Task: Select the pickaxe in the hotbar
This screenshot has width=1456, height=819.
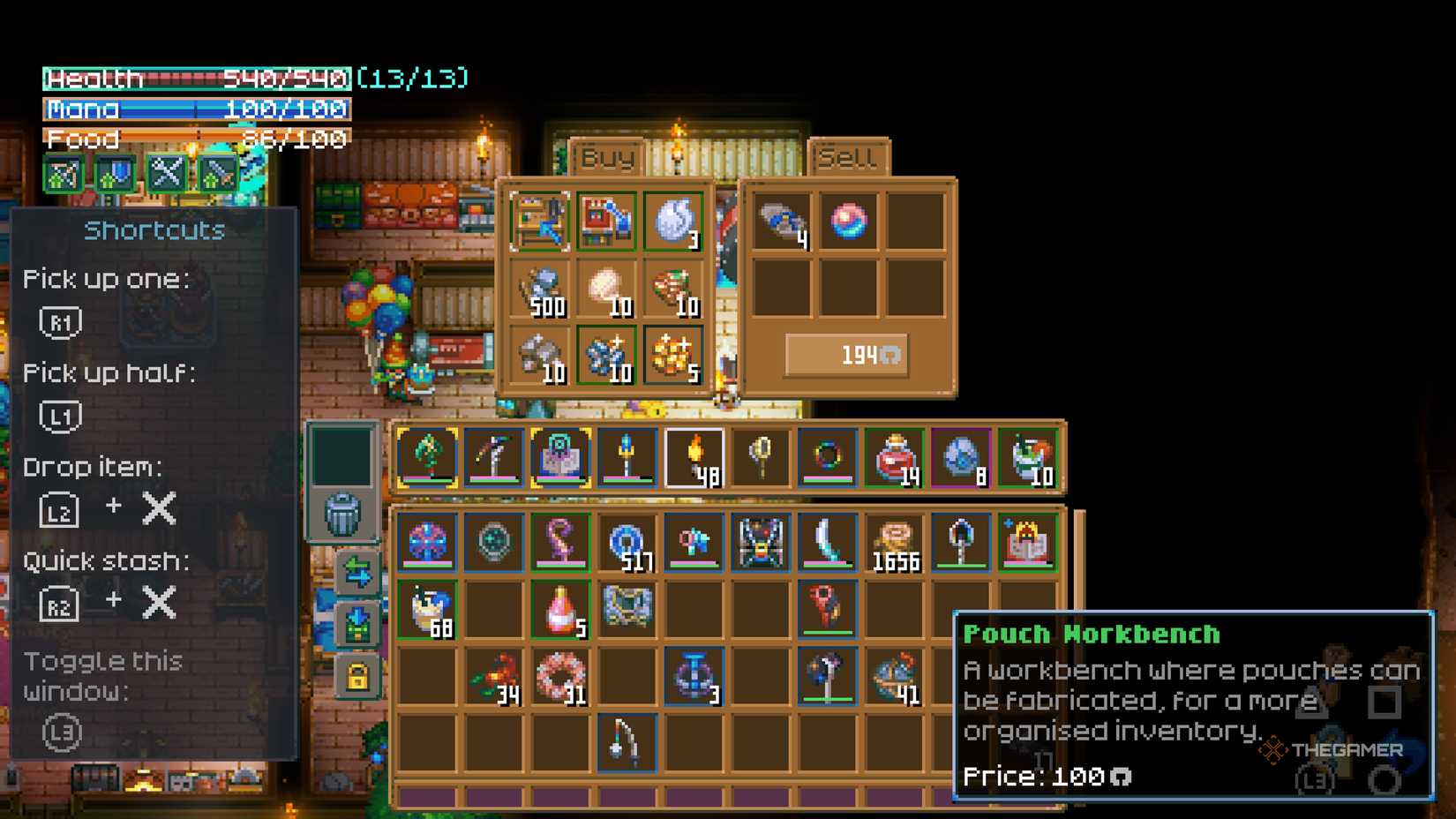Action: coord(494,455)
